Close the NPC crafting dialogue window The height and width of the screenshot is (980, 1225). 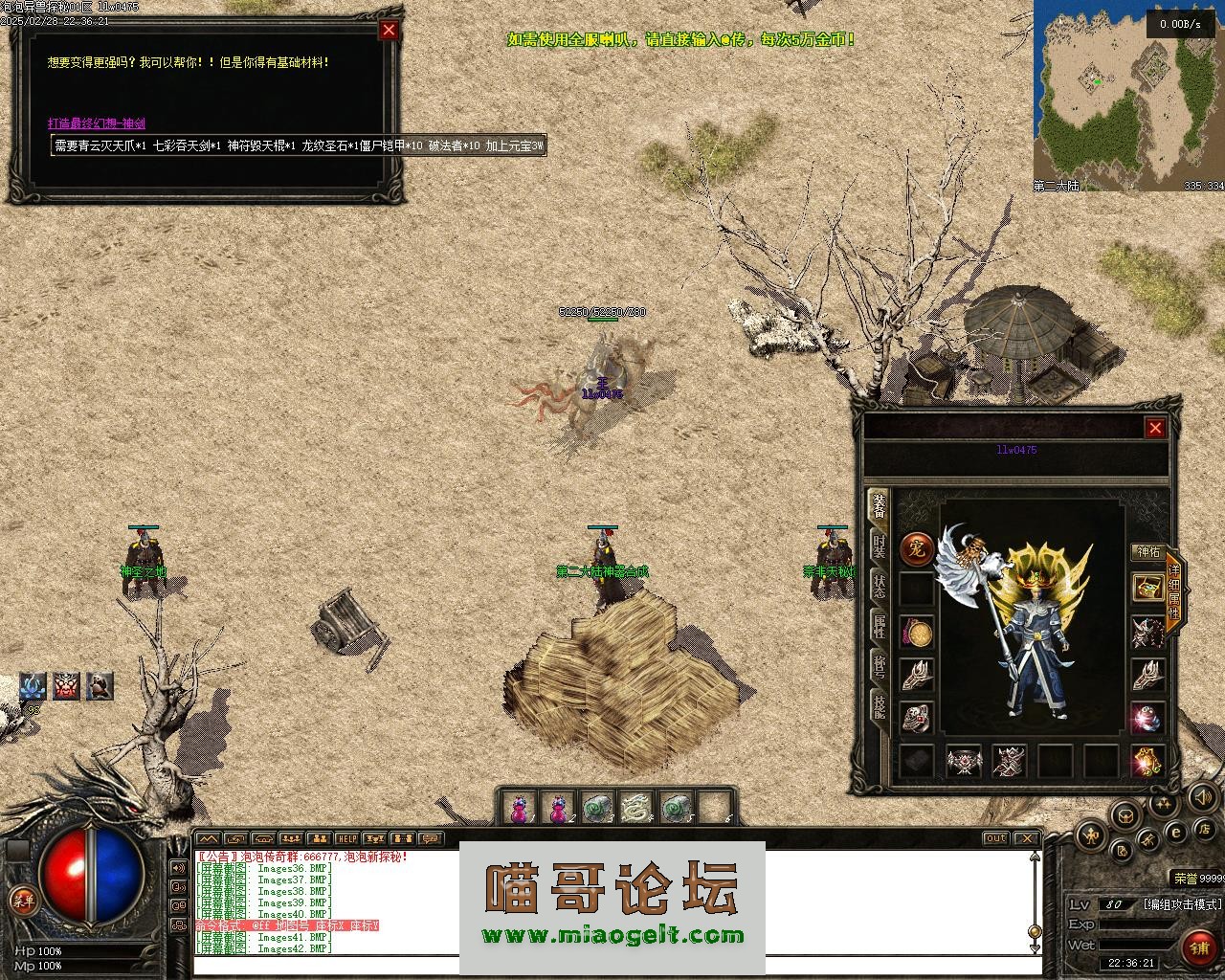[x=389, y=30]
